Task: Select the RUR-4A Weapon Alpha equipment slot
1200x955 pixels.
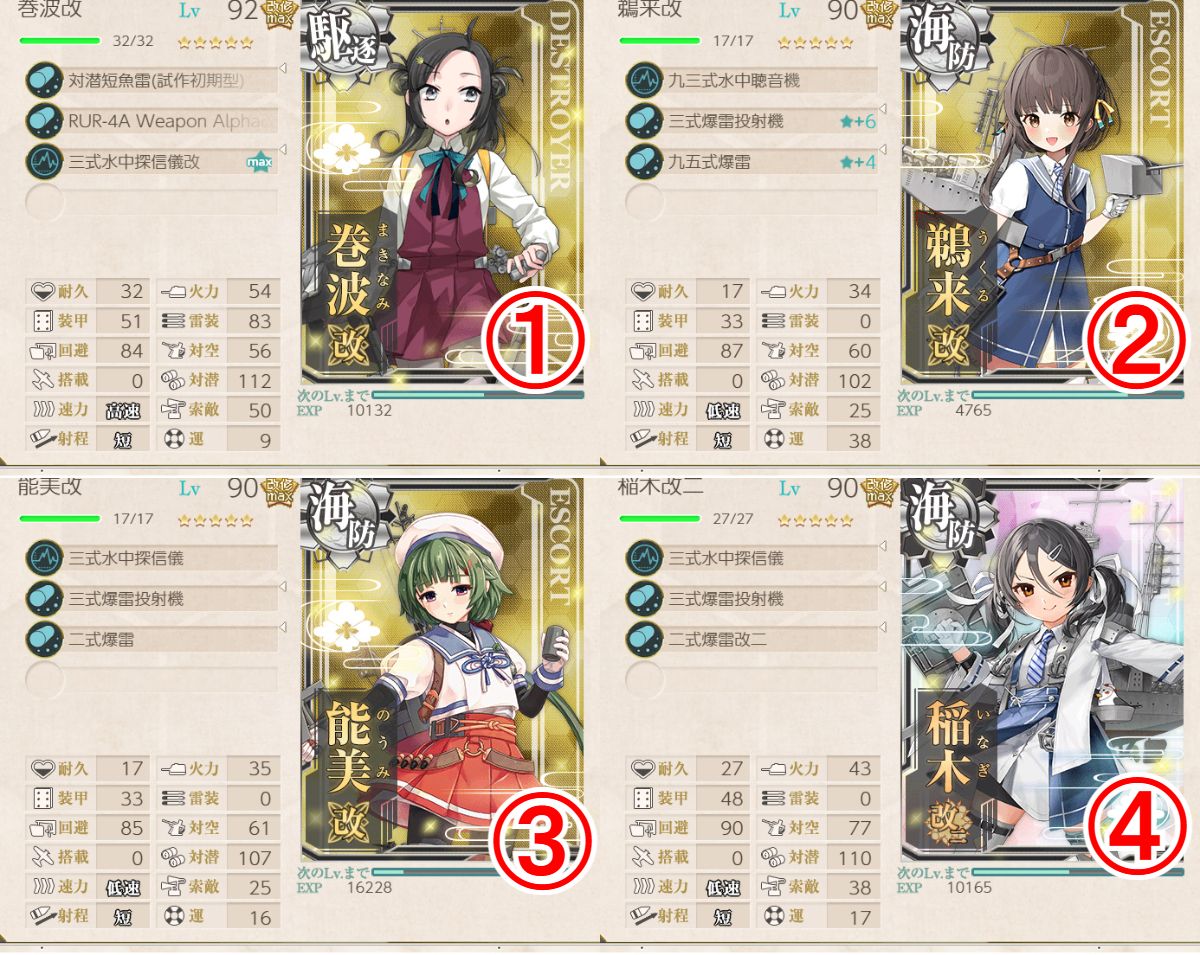Action: (x=150, y=121)
